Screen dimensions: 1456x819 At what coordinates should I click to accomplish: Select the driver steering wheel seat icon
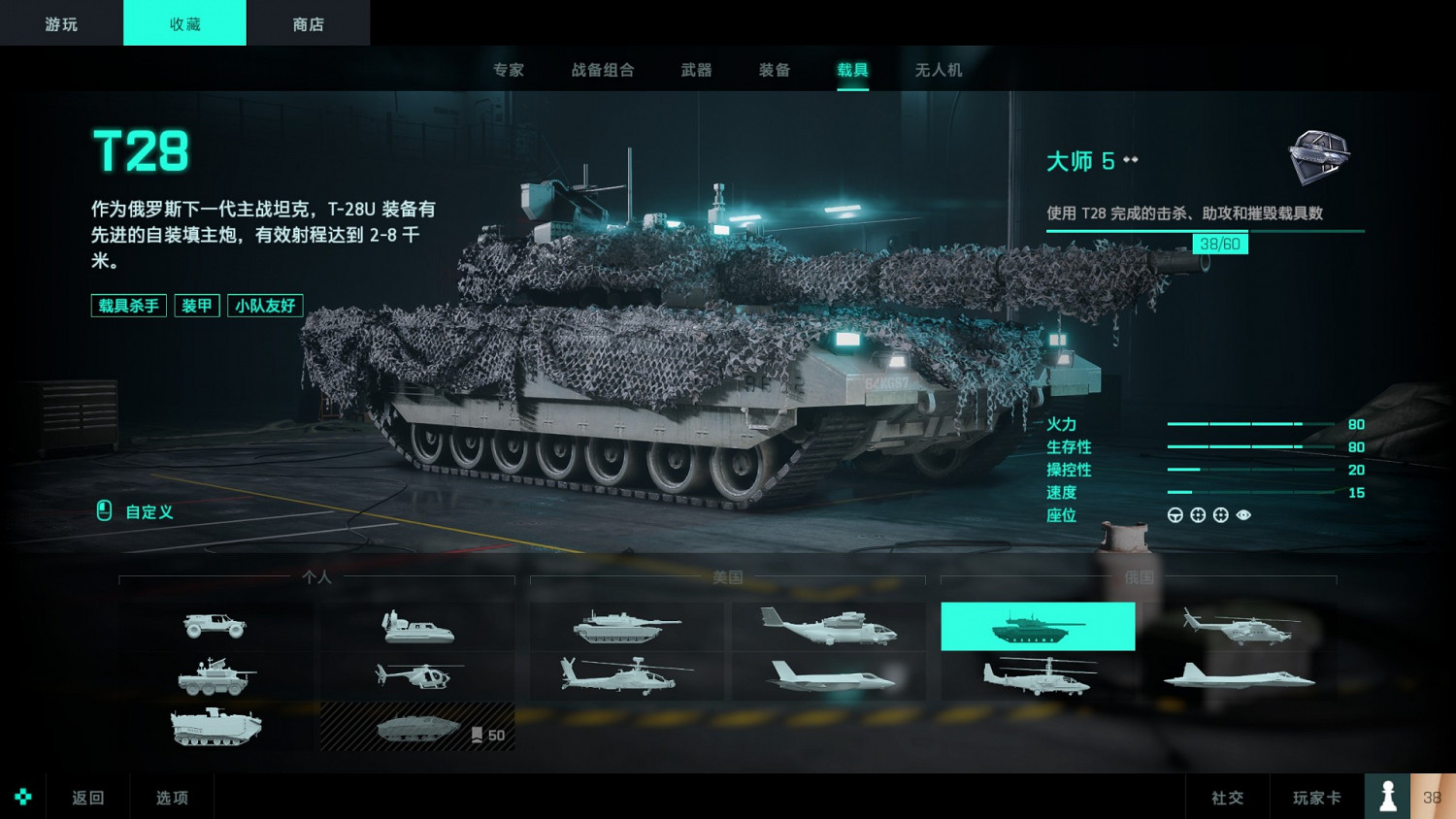point(1175,515)
